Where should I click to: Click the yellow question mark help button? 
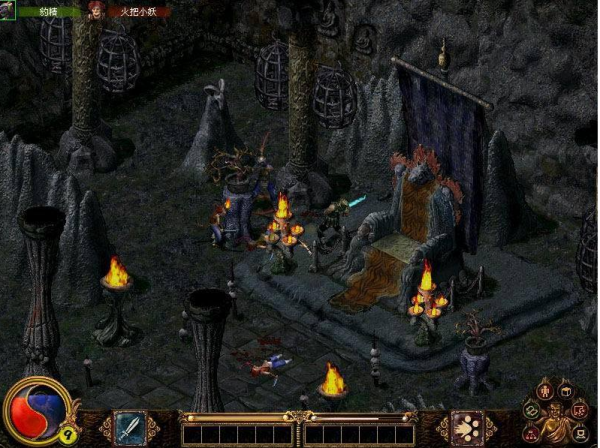pyautogui.click(x=68, y=434)
